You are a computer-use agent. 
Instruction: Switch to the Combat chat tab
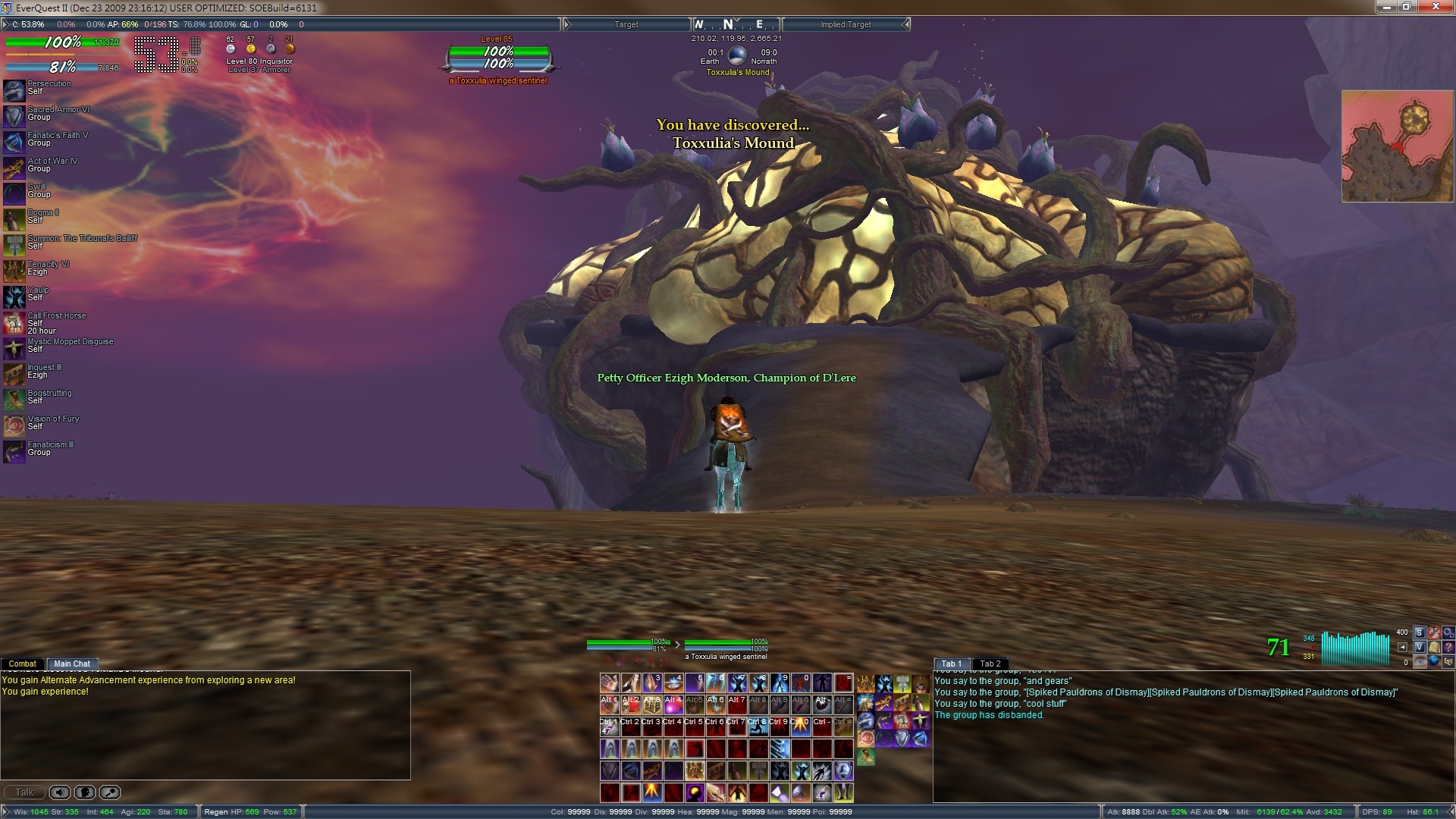(22, 664)
